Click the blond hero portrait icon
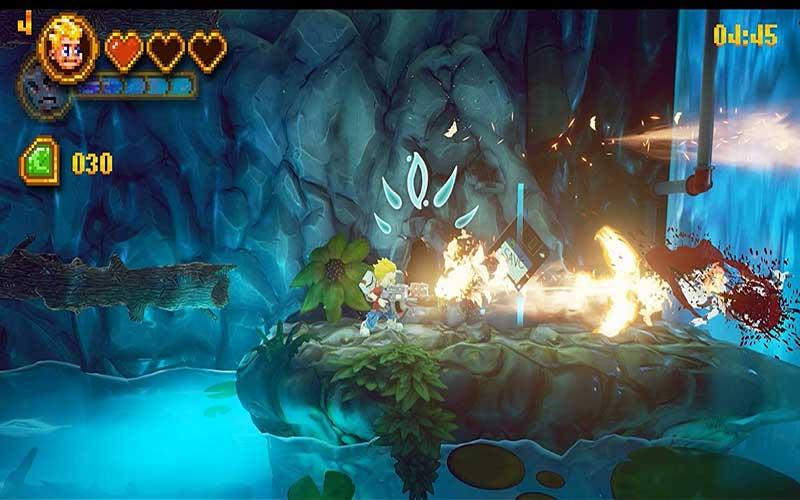Screen dimensions: 800x500 click(x=68, y=45)
